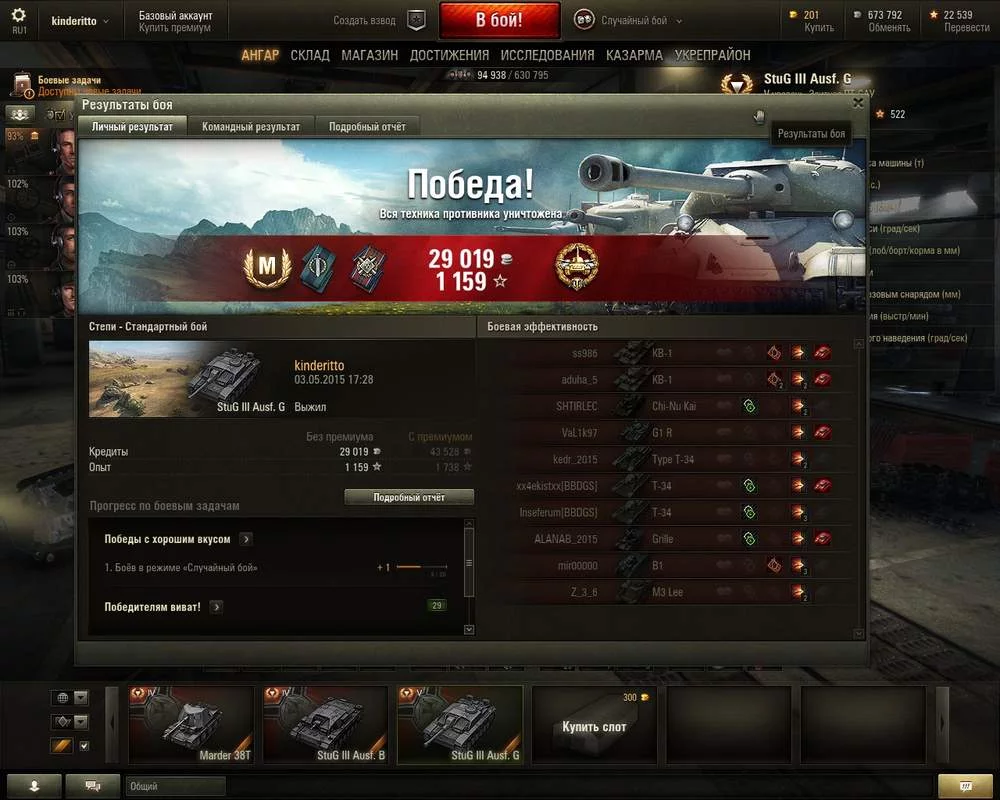Viewport: 1000px width, 800px height.
Task: Open the game settings gear menu
Action: click(18, 16)
